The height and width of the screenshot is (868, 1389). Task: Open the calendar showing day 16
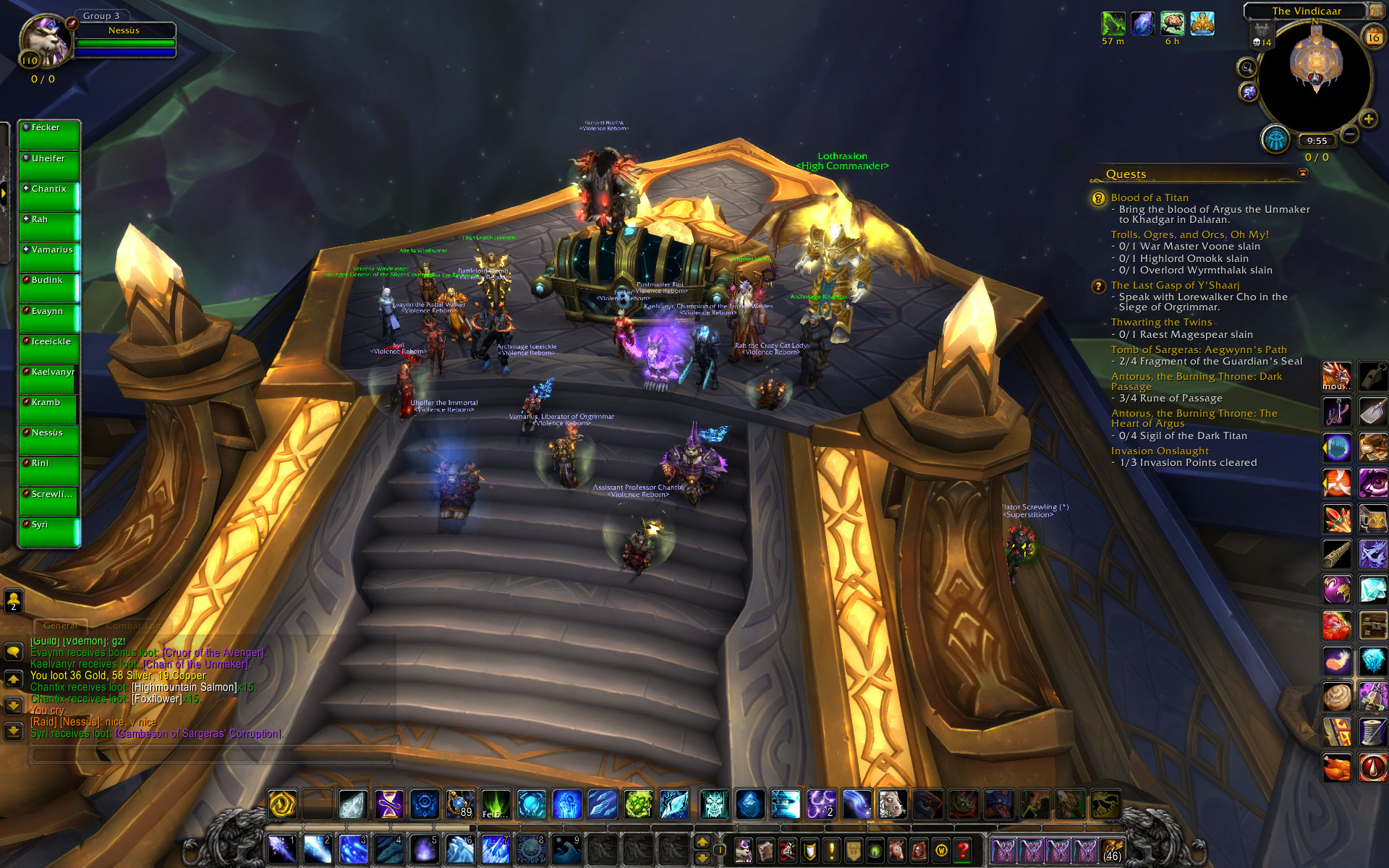[1372, 37]
